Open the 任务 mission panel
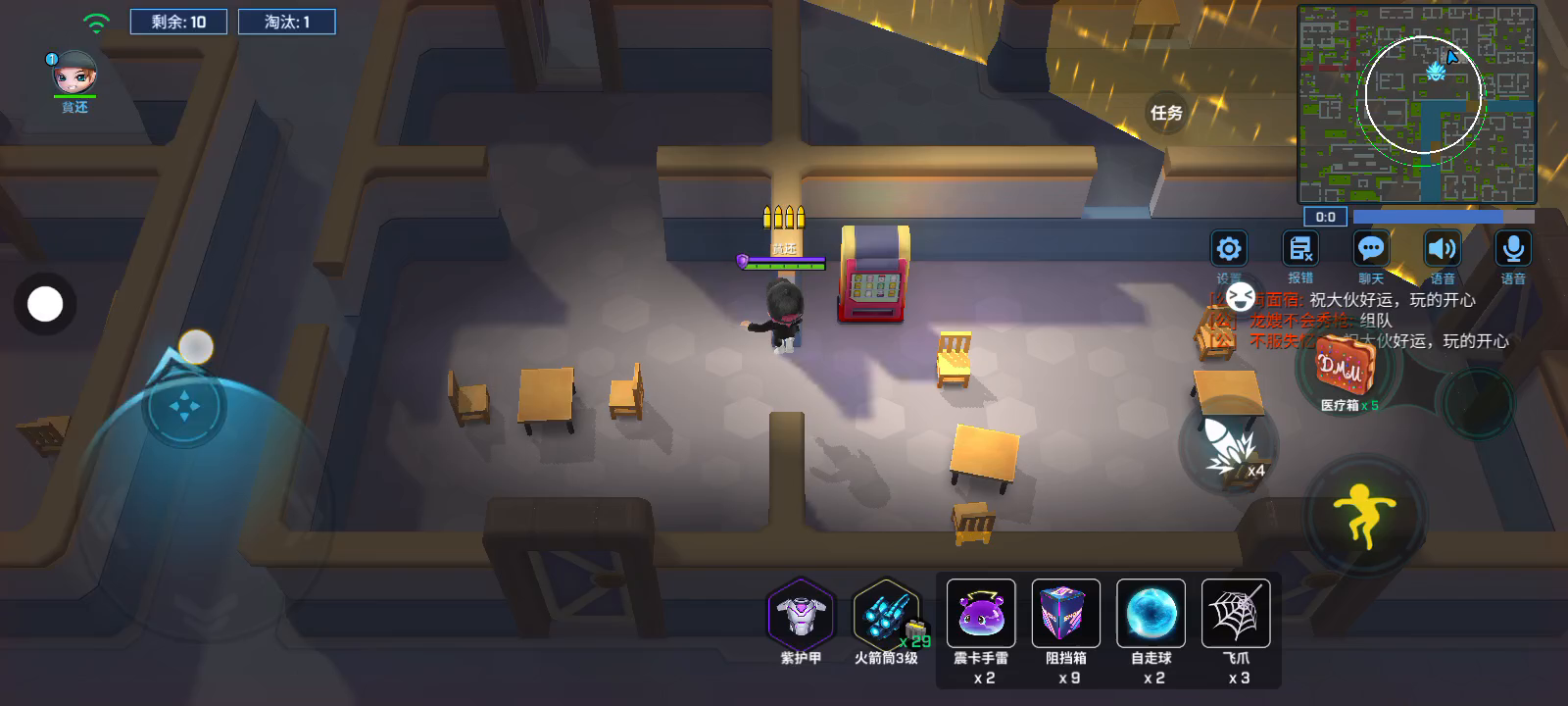The image size is (1568, 706). point(1166,113)
